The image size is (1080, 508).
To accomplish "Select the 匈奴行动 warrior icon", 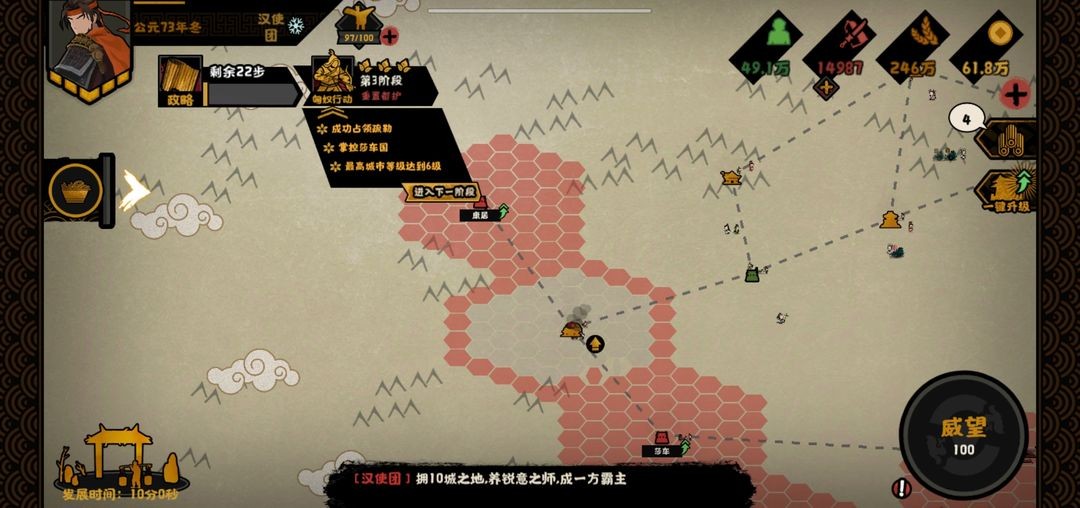I will pyautogui.click(x=332, y=78).
